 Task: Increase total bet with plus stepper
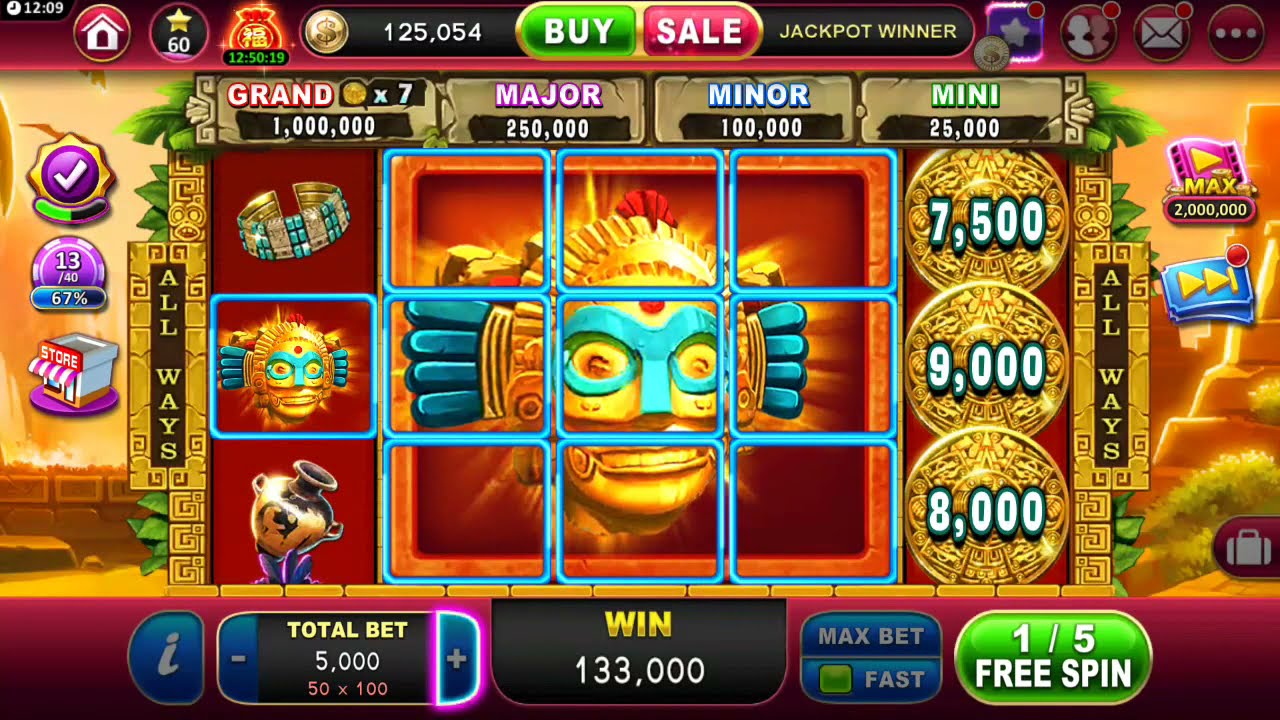(460, 657)
